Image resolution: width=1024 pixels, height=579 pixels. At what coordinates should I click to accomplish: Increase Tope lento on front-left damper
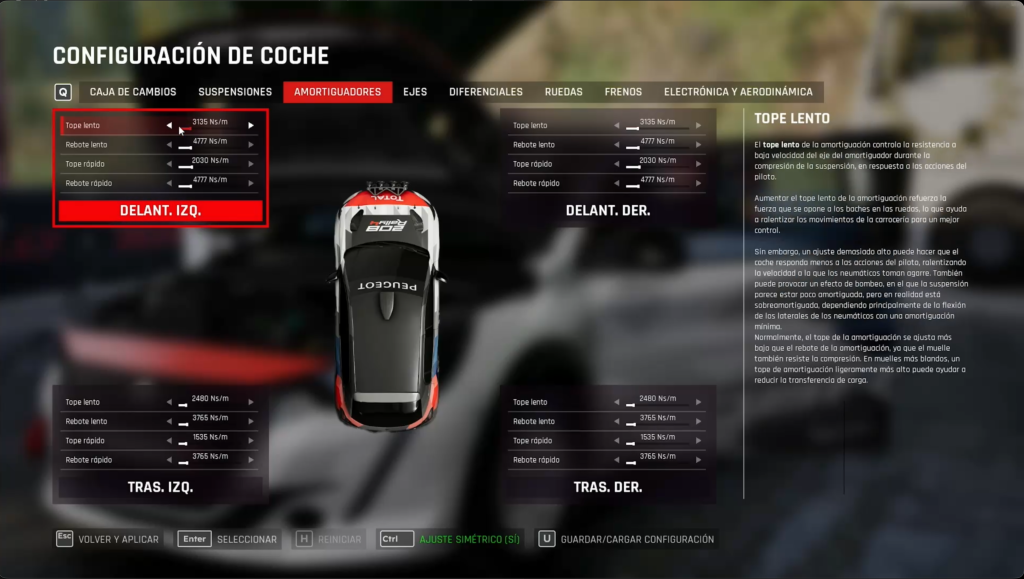[251, 126]
